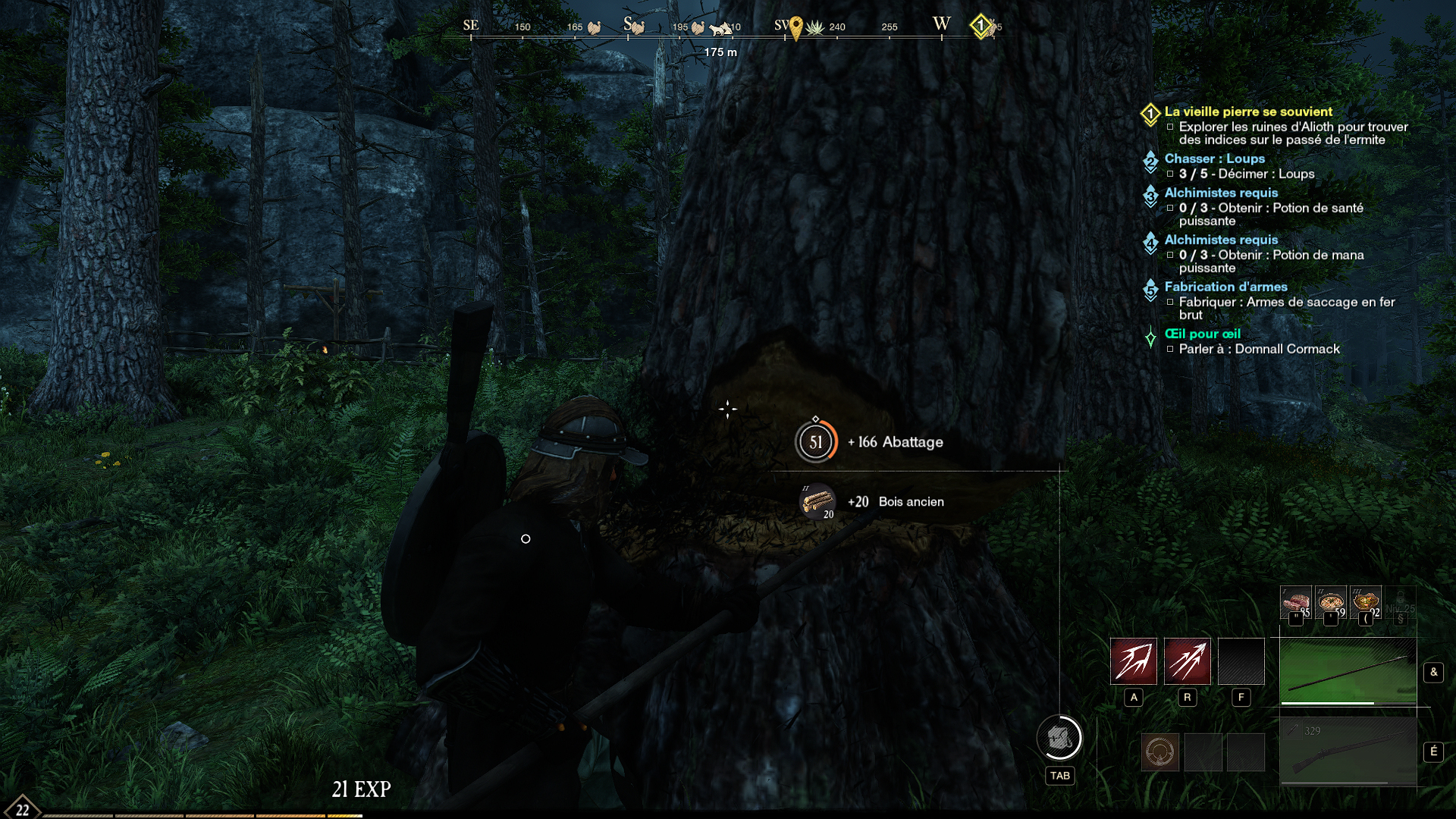Select the soup consumable in food slot II
This screenshot has width=1456, height=819.
point(1331,603)
